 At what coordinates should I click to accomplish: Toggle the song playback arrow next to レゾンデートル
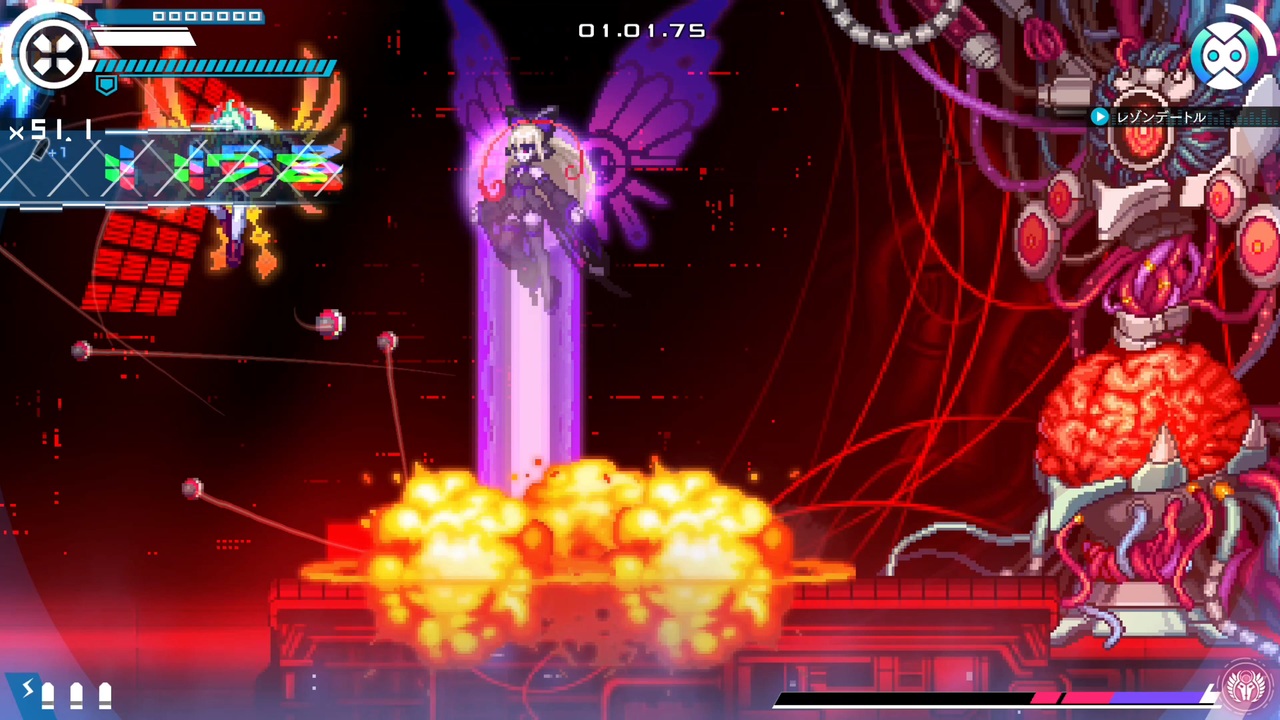click(1100, 118)
